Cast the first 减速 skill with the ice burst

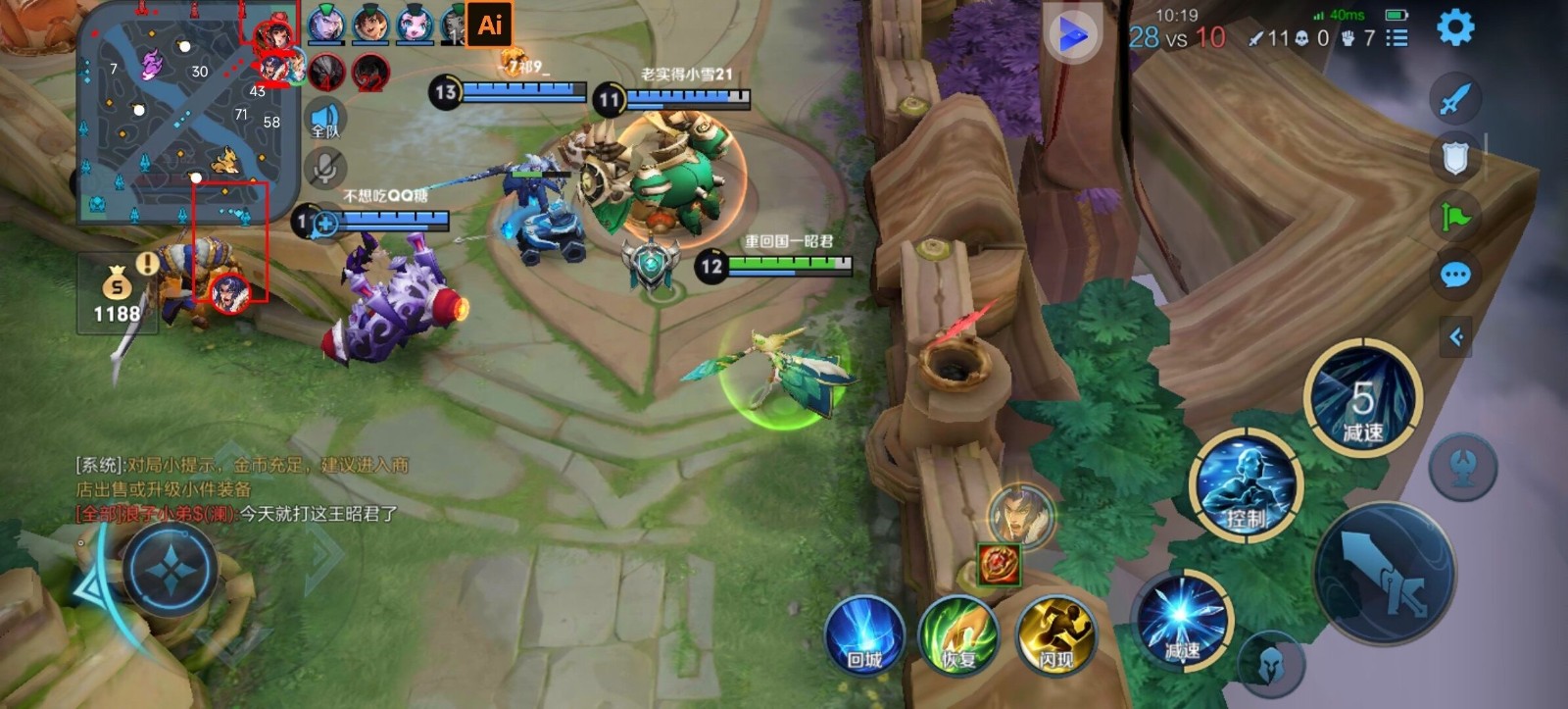(1182, 618)
